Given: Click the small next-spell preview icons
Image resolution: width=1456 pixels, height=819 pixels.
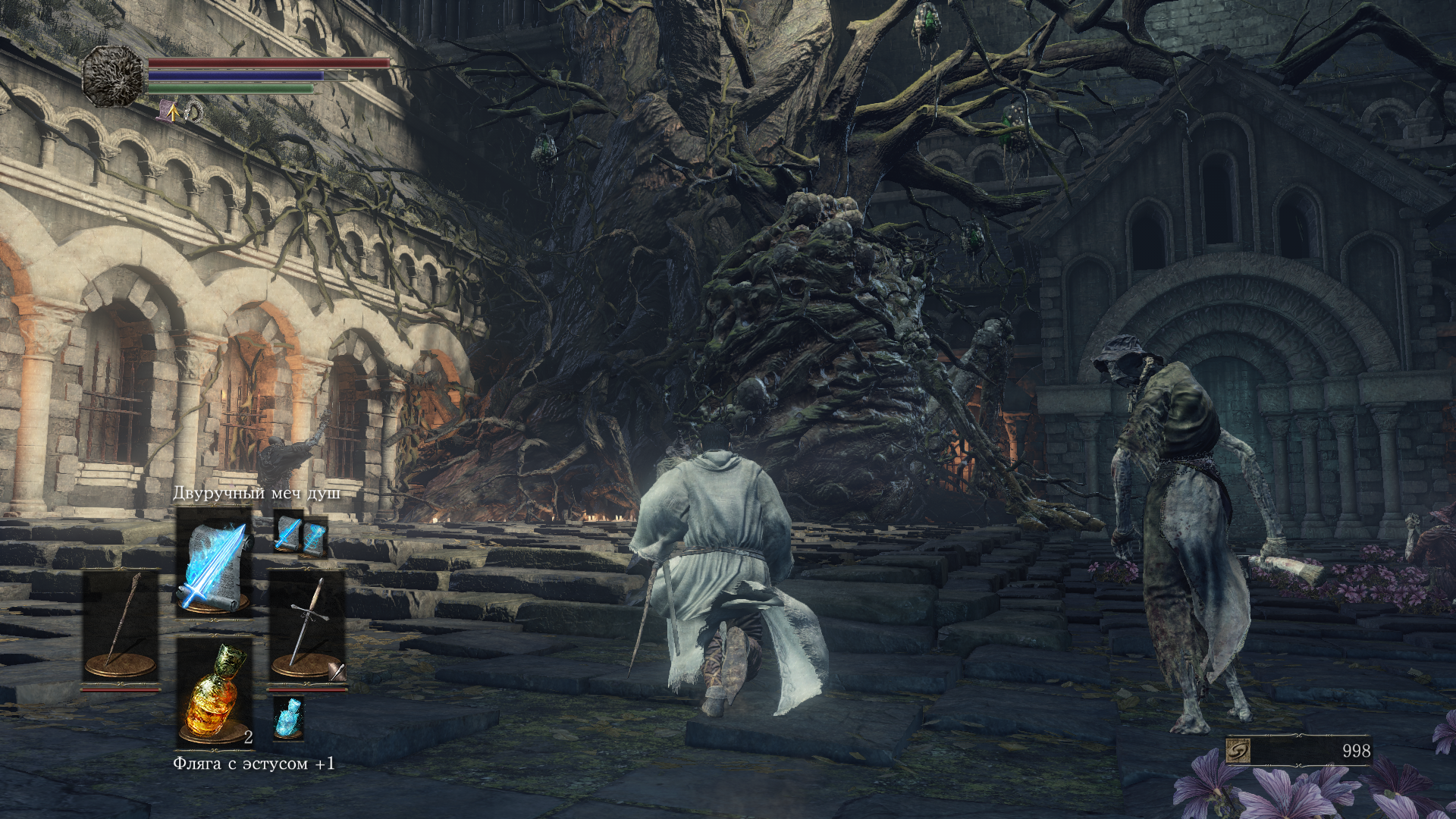Looking at the screenshot, I should click(x=300, y=535).
